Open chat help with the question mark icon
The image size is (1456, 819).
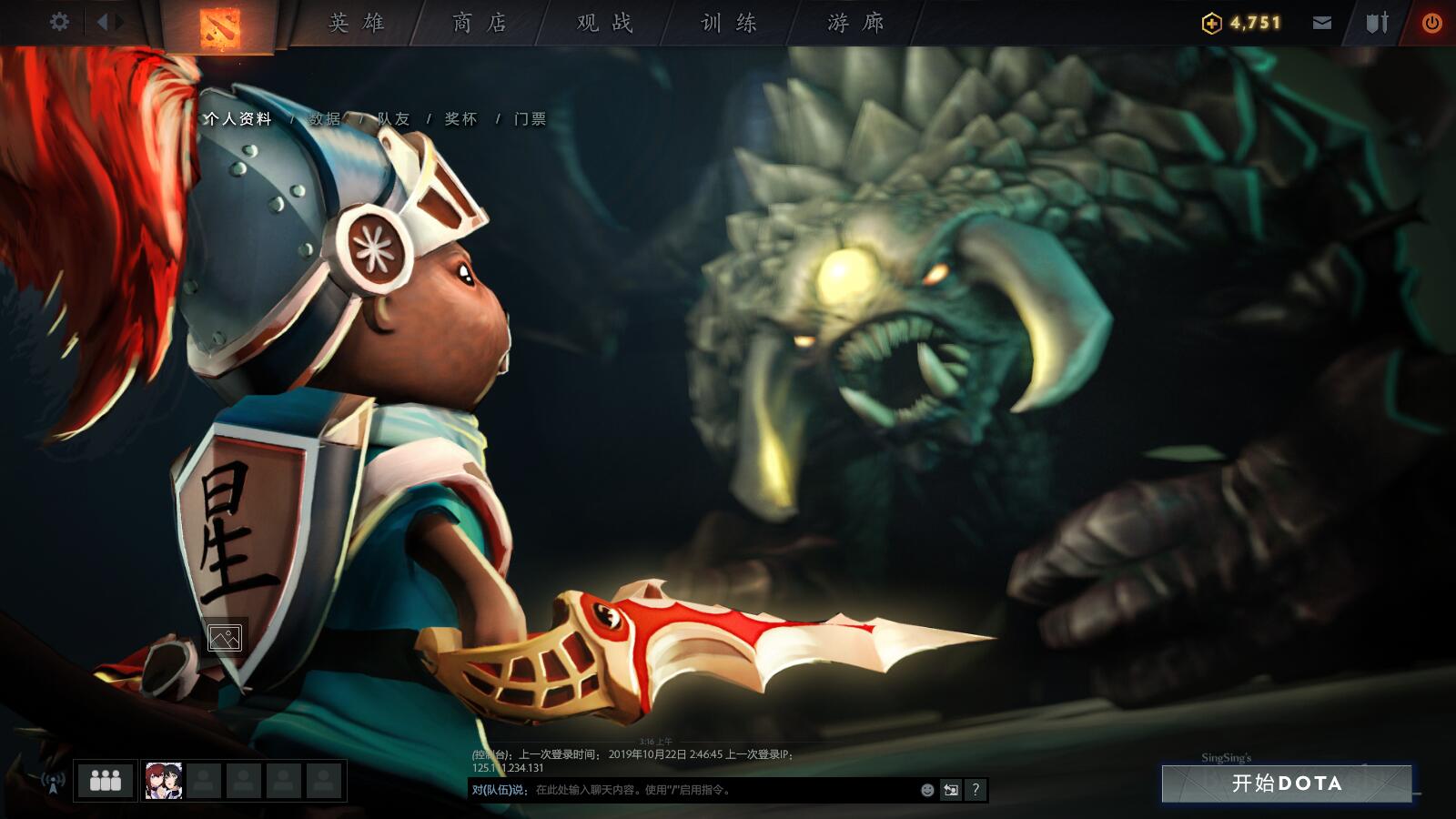(974, 790)
